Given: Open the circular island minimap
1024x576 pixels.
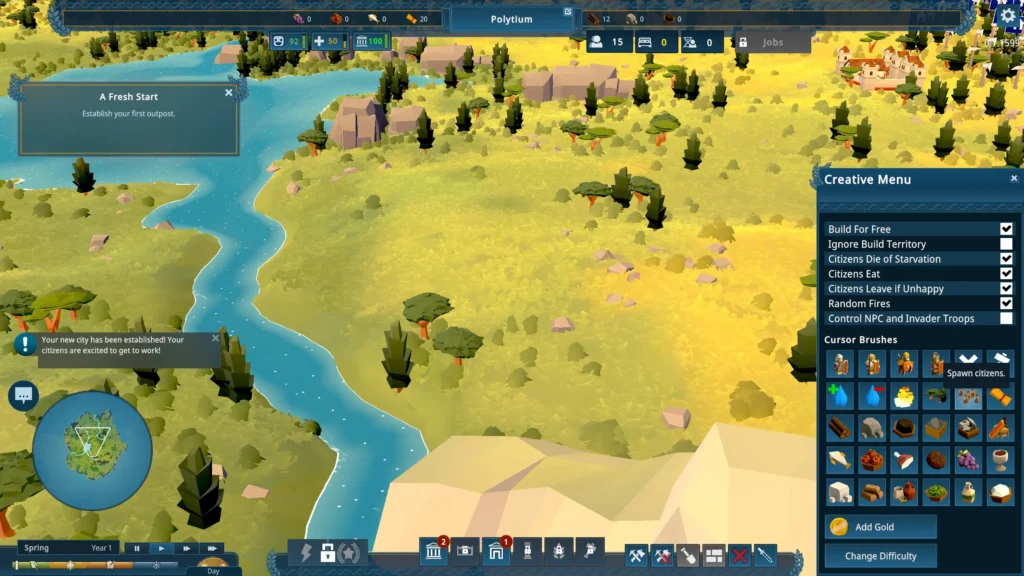Looking at the screenshot, I should point(92,450).
